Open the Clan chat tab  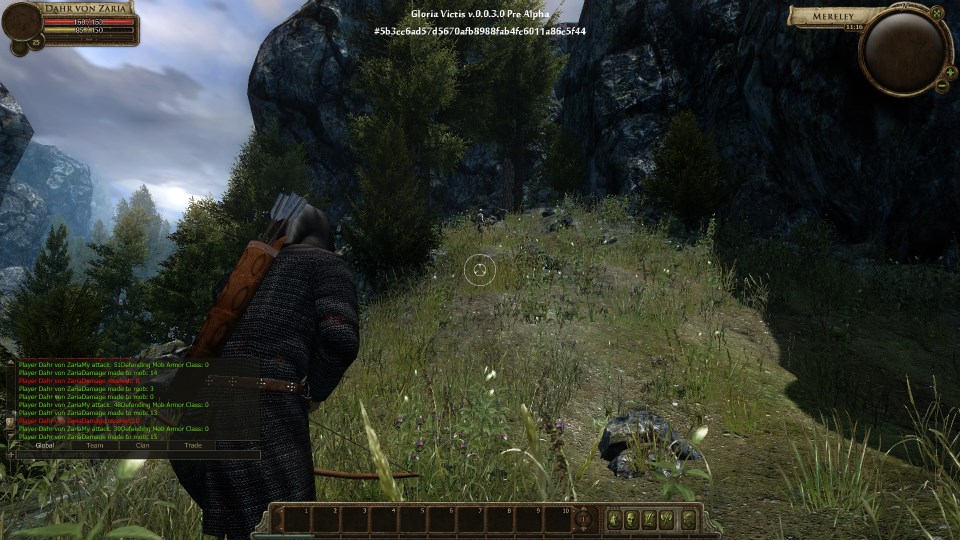coord(143,445)
